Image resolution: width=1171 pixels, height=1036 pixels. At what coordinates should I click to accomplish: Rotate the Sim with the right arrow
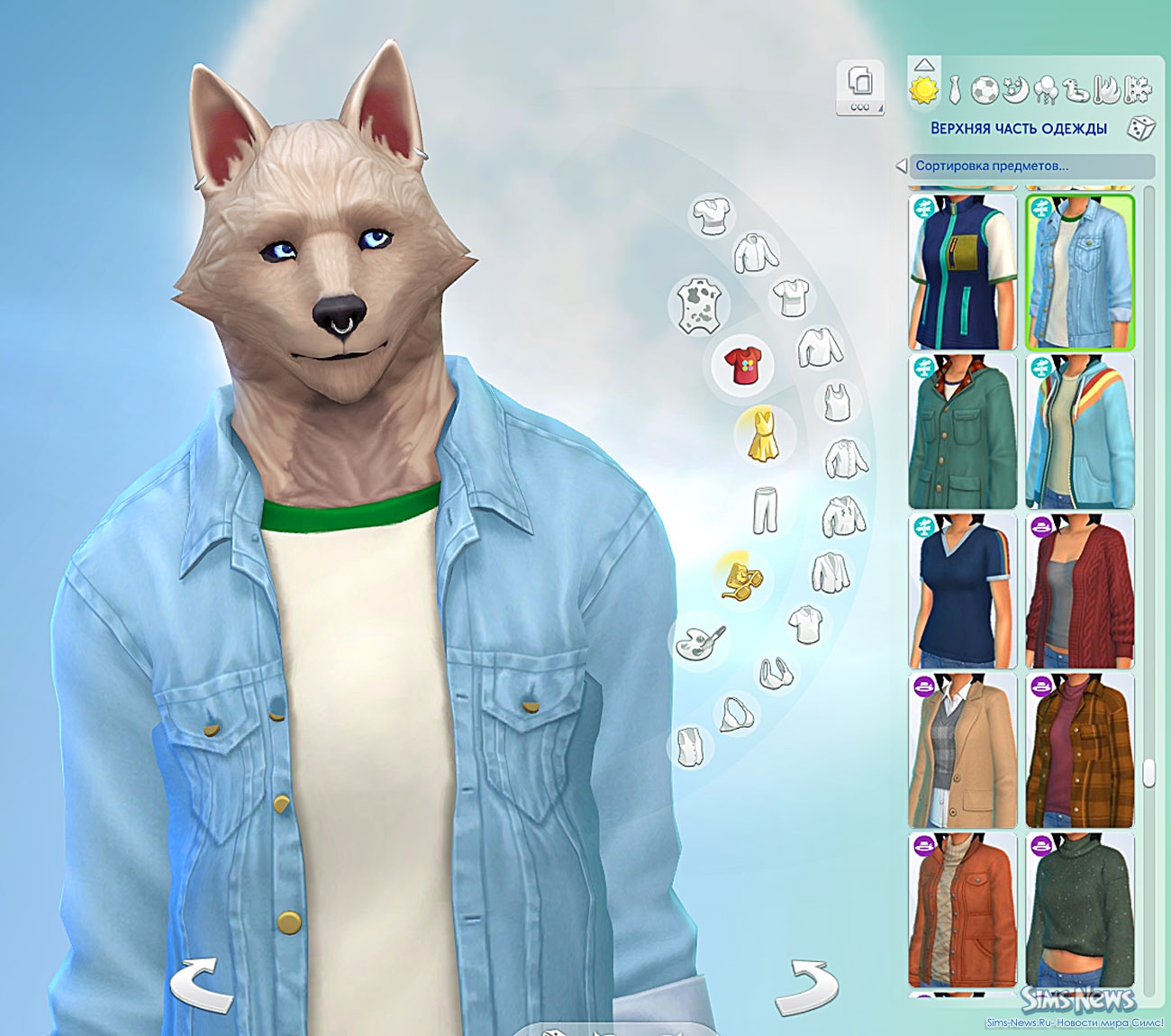coord(805,986)
